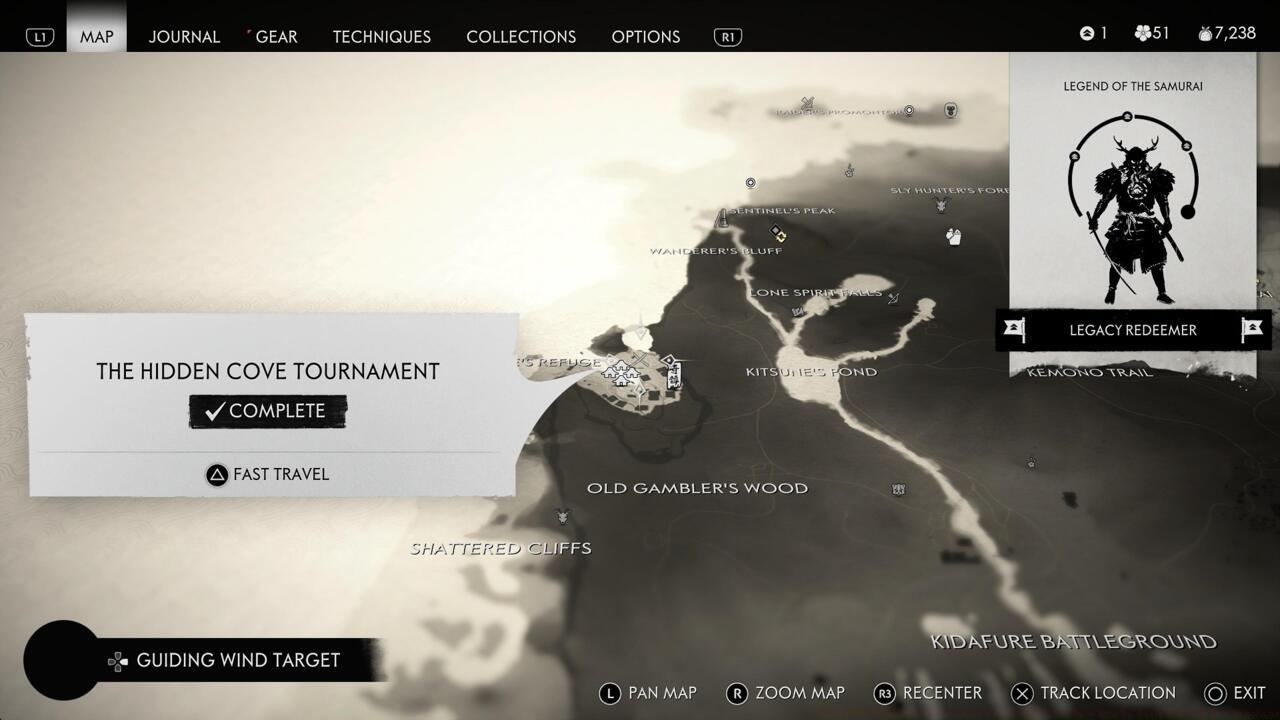Activate Fast Travel to the tournament
Screen dimensions: 1280x720
(x=267, y=474)
